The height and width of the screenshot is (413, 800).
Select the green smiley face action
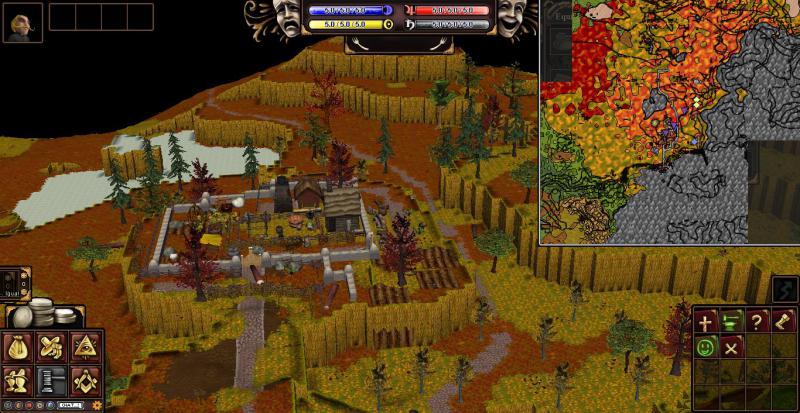click(x=707, y=347)
